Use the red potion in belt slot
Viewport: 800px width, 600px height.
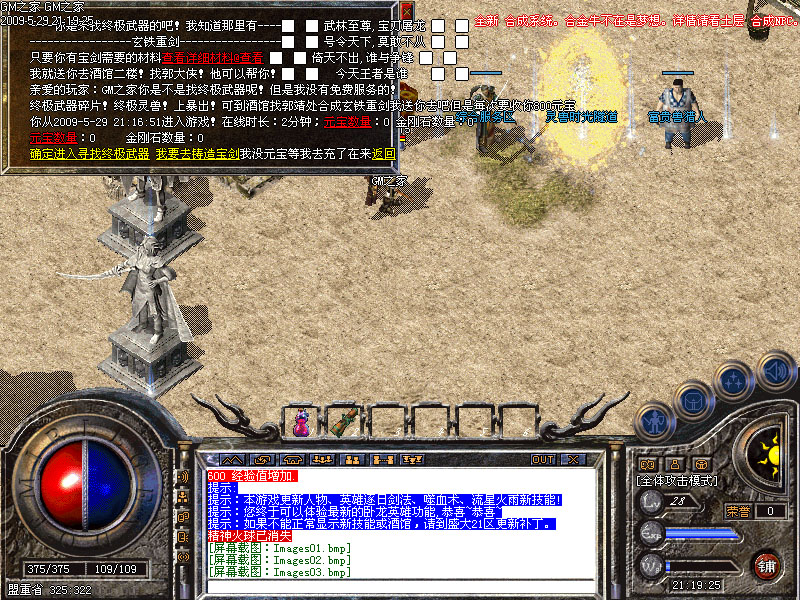pyautogui.click(x=300, y=424)
